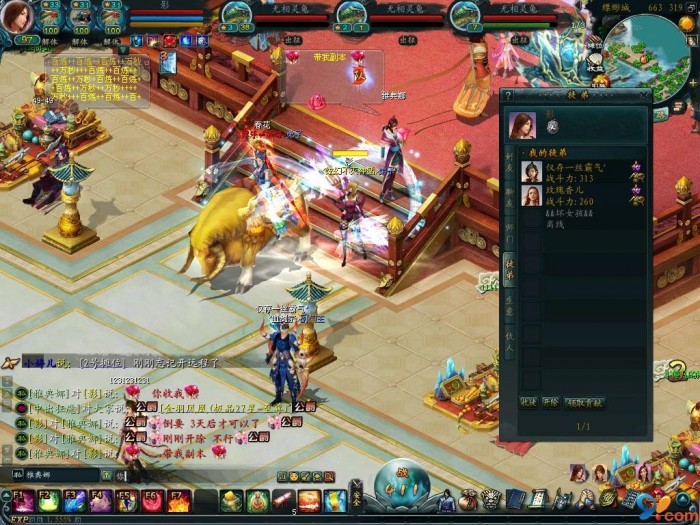Open the scroll quest icon in bottom bar
The image size is (700, 525).
(x=538, y=497)
